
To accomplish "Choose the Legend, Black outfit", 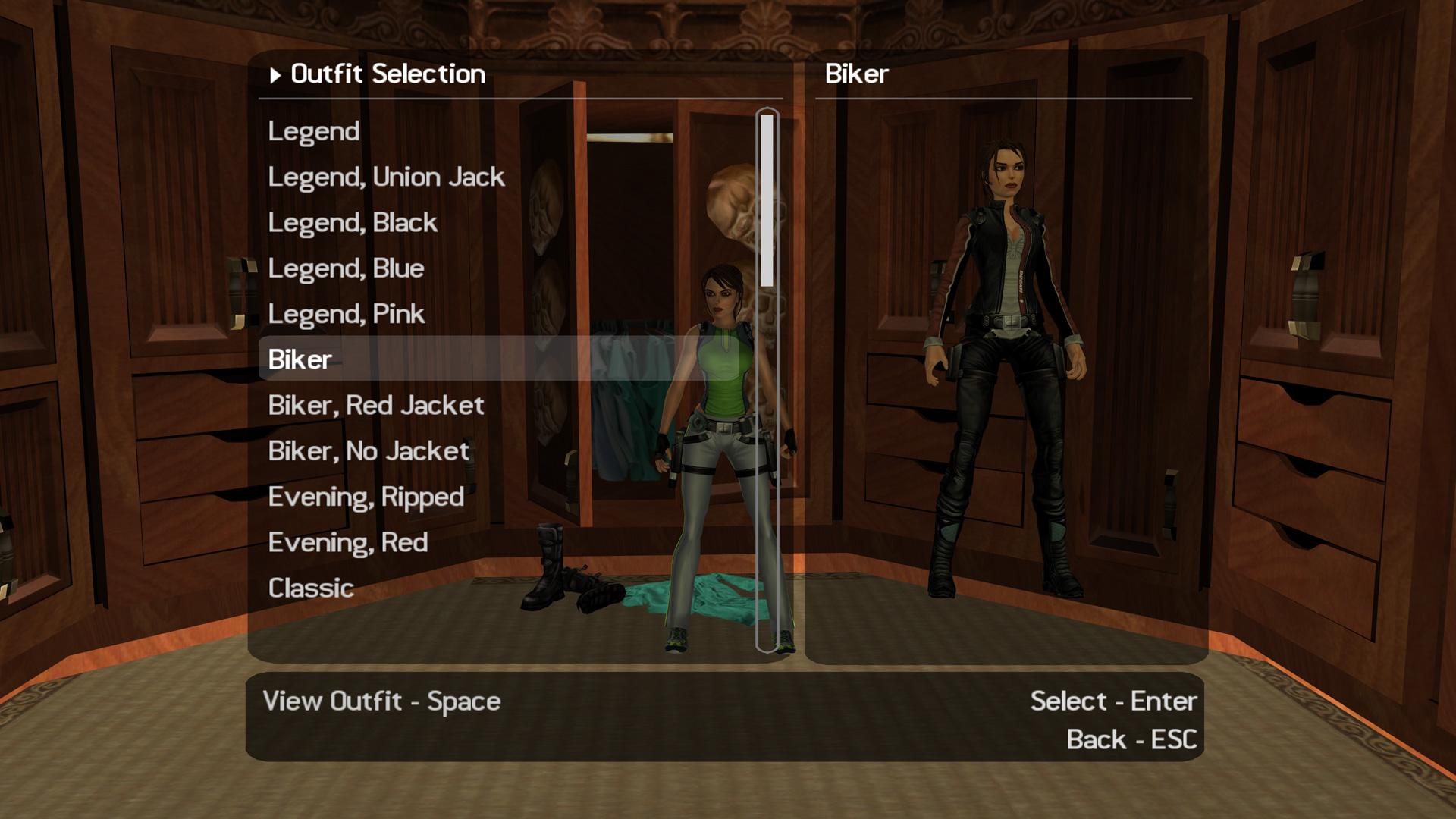I will point(352,221).
